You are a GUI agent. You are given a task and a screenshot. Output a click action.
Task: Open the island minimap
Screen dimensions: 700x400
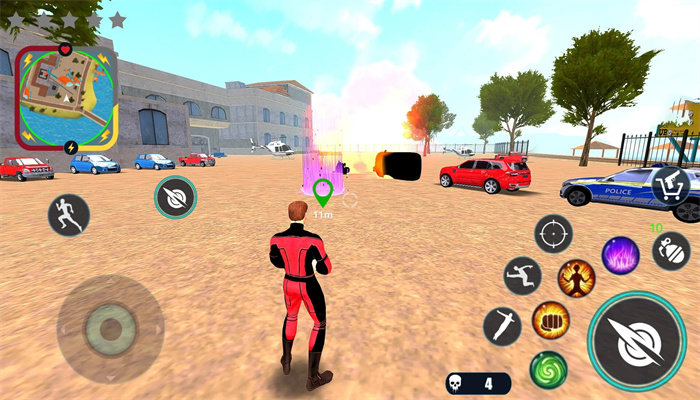click(x=67, y=97)
